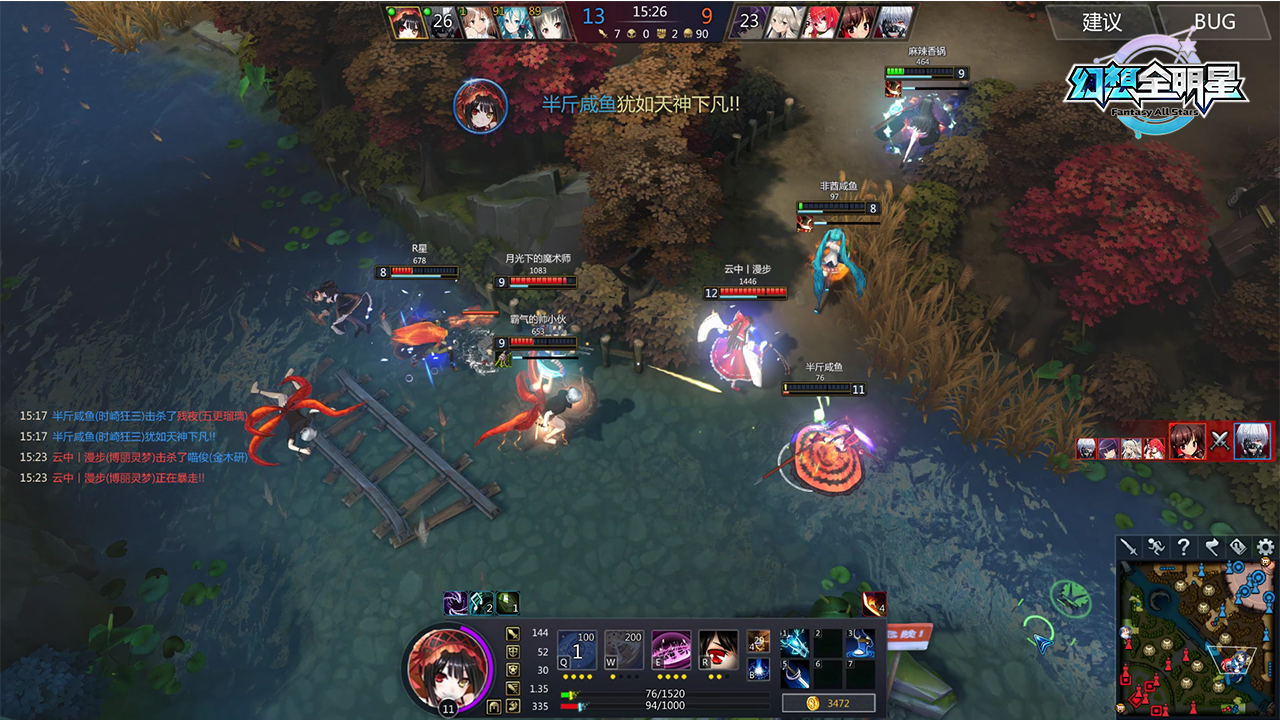
Task: Click the question mark icon above minimap
Action: click(x=1183, y=547)
